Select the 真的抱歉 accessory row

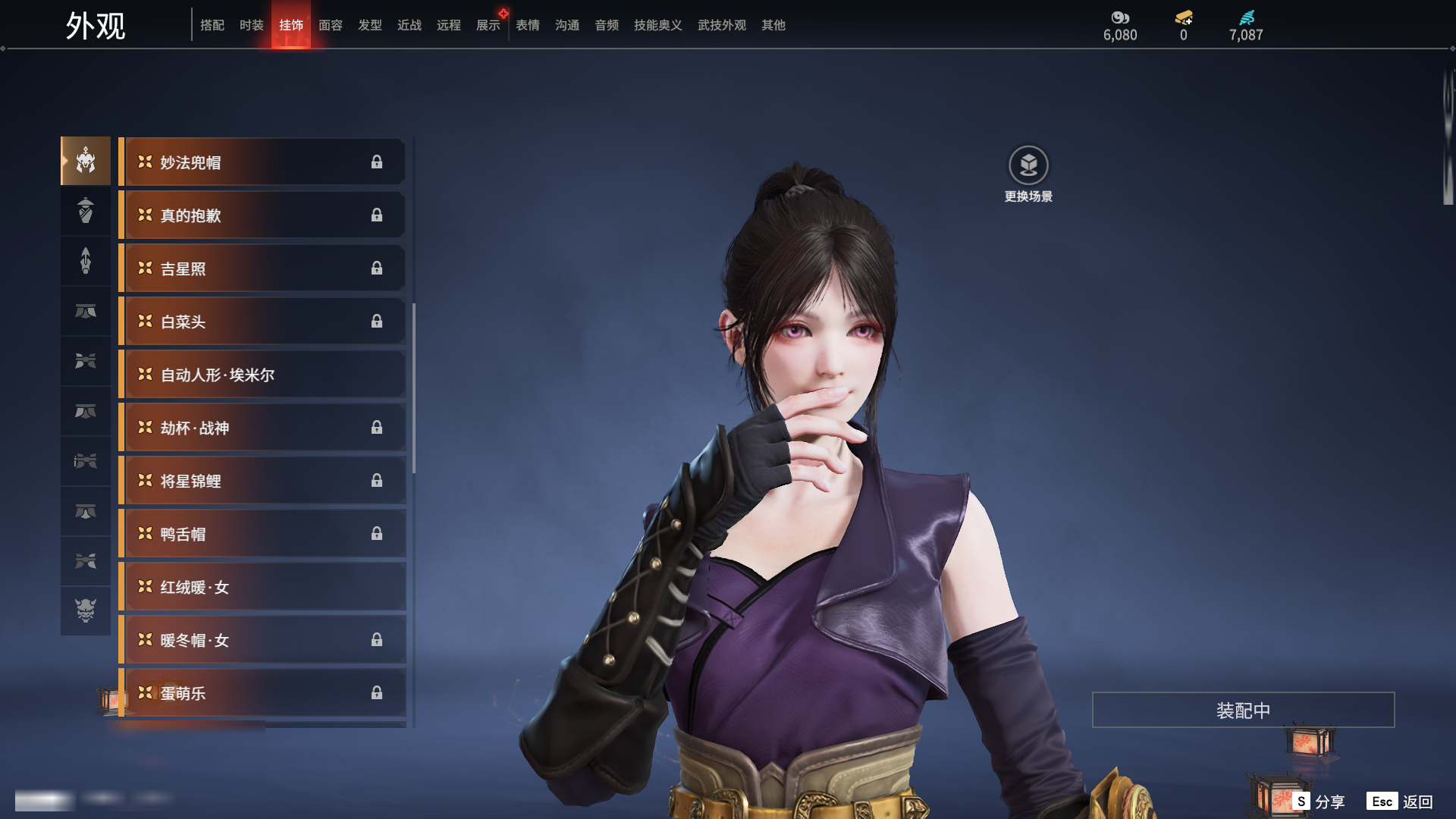(262, 215)
